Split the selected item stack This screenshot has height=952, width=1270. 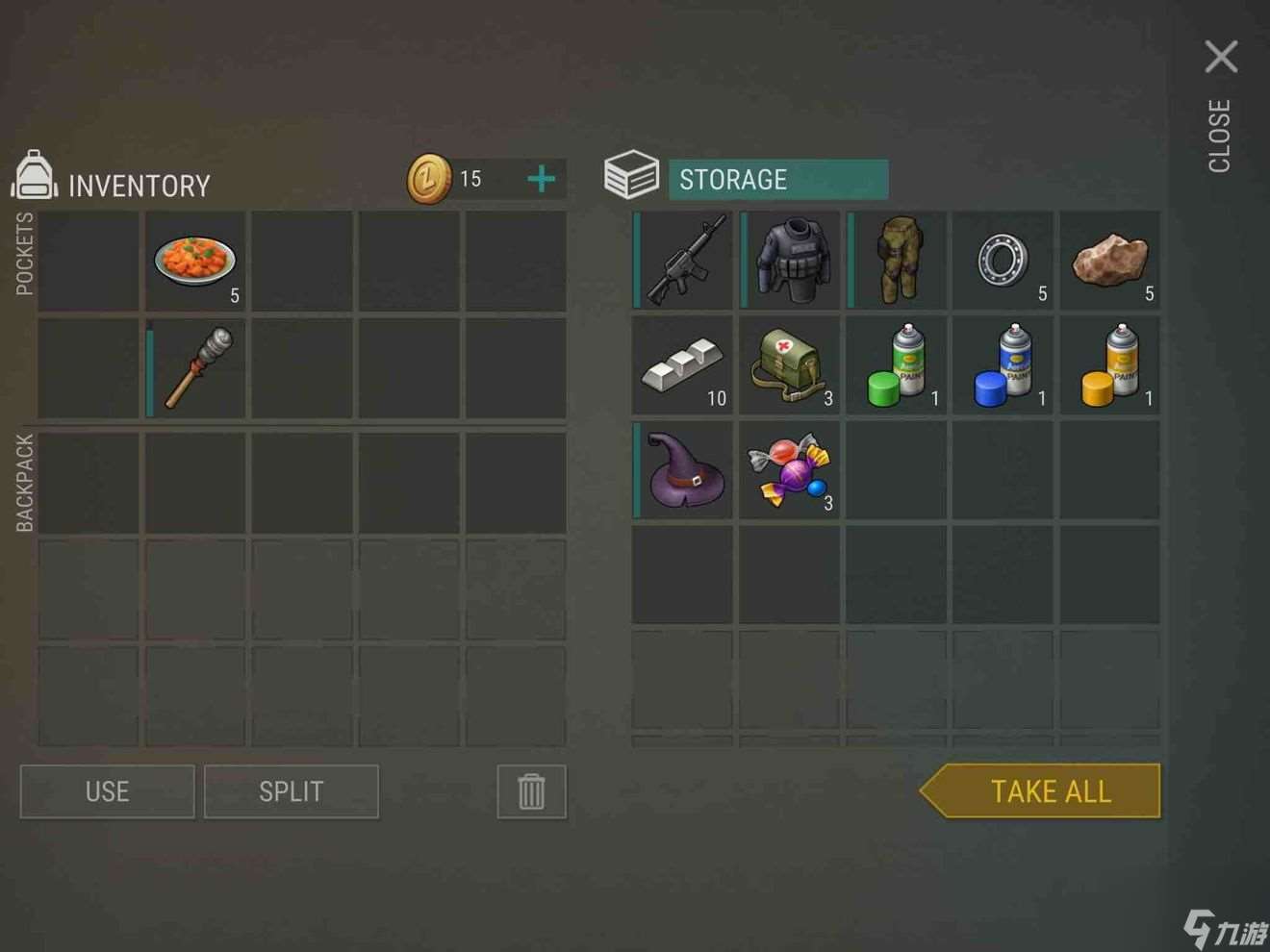click(x=291, y=791)
